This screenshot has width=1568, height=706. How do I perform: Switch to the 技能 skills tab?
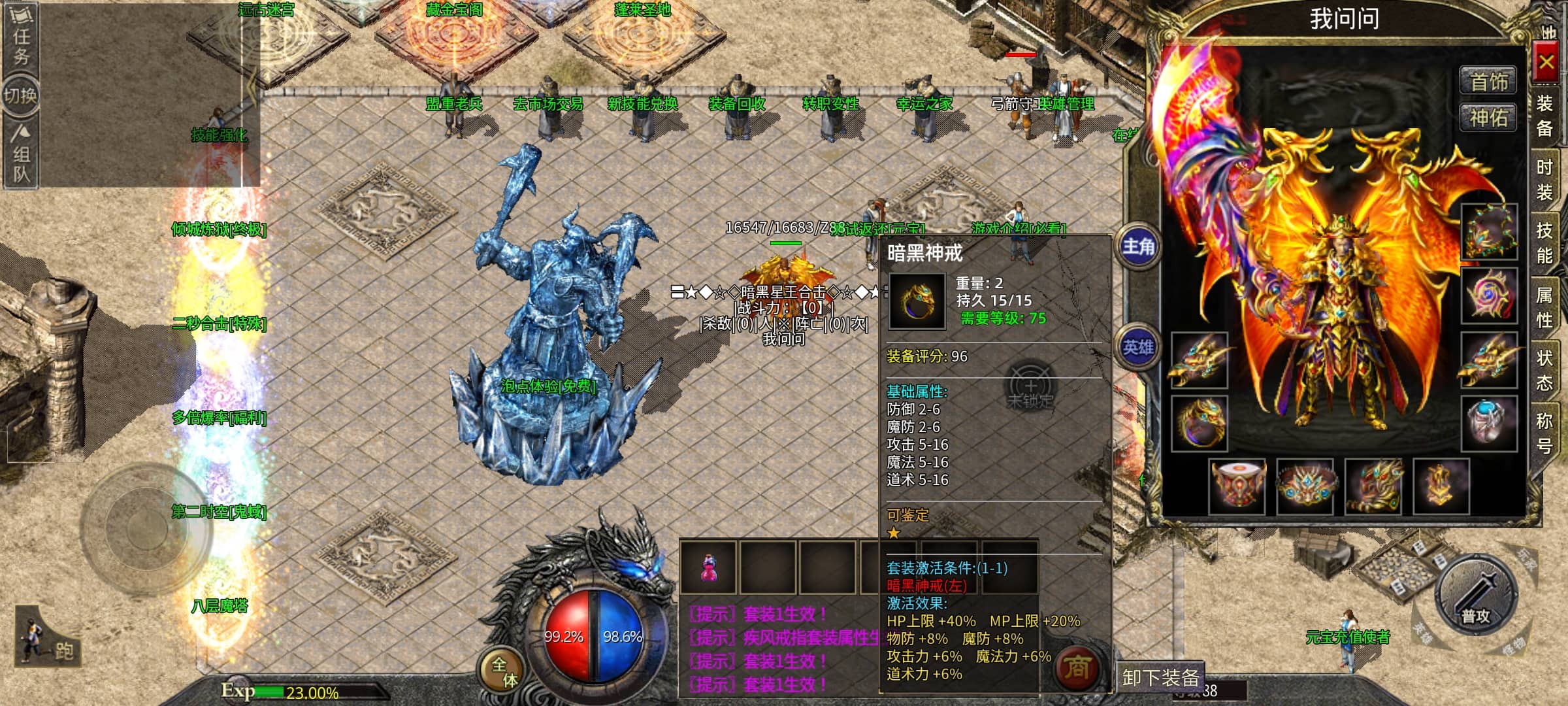[1544, 243]
